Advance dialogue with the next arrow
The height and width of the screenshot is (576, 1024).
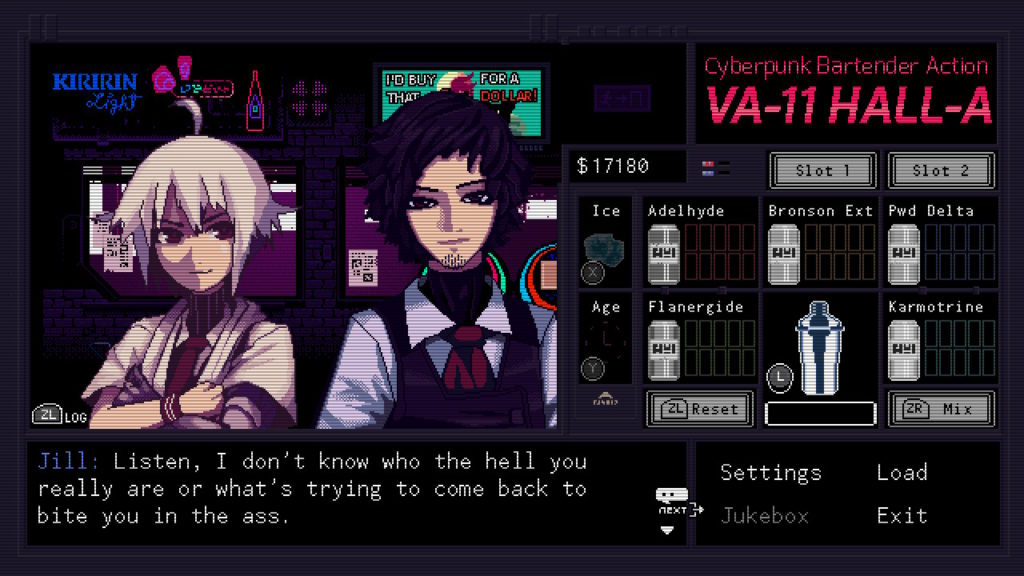pyautogui.click(x=670, y=510)
